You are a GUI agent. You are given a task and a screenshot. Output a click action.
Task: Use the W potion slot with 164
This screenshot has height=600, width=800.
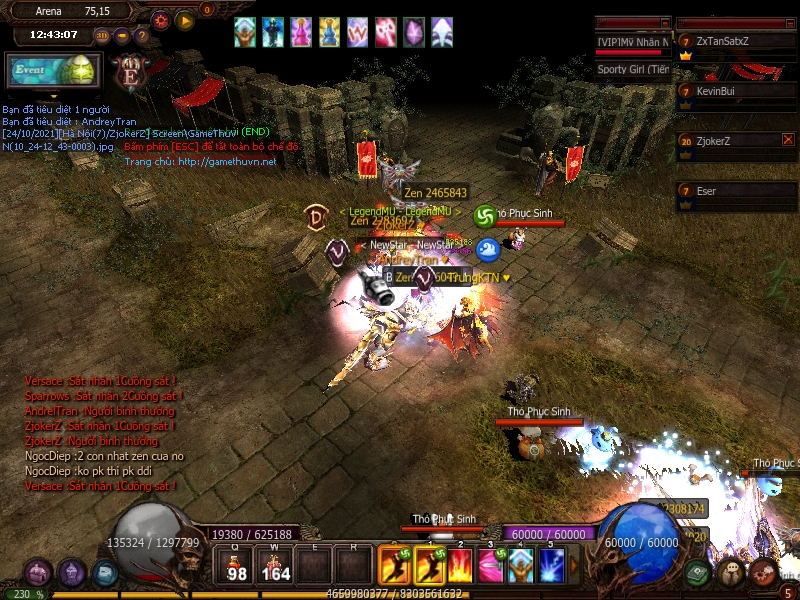[275, 565]
